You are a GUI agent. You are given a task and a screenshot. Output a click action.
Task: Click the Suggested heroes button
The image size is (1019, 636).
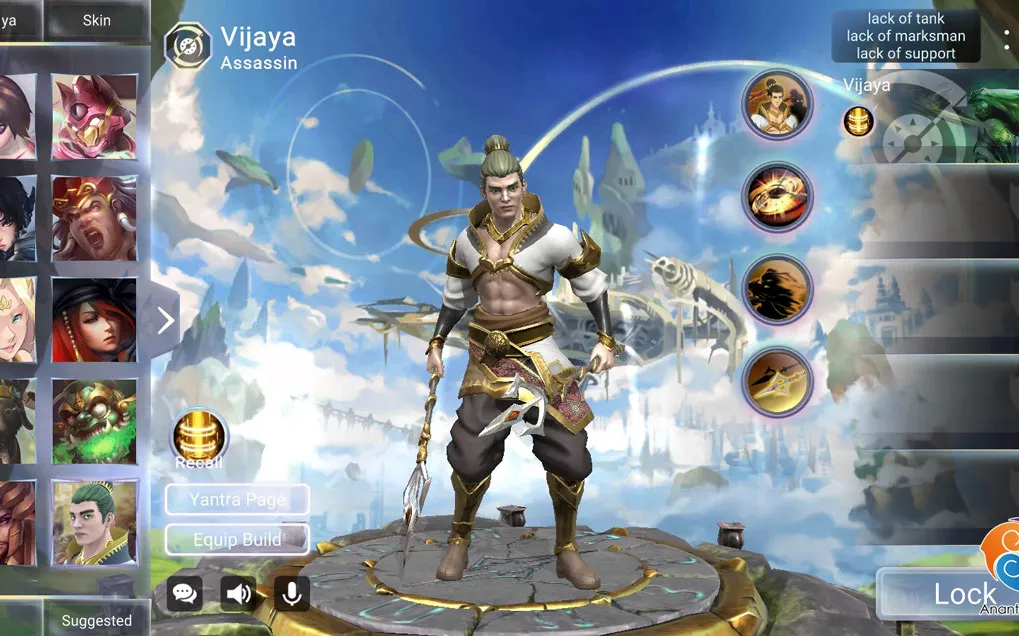97,620
